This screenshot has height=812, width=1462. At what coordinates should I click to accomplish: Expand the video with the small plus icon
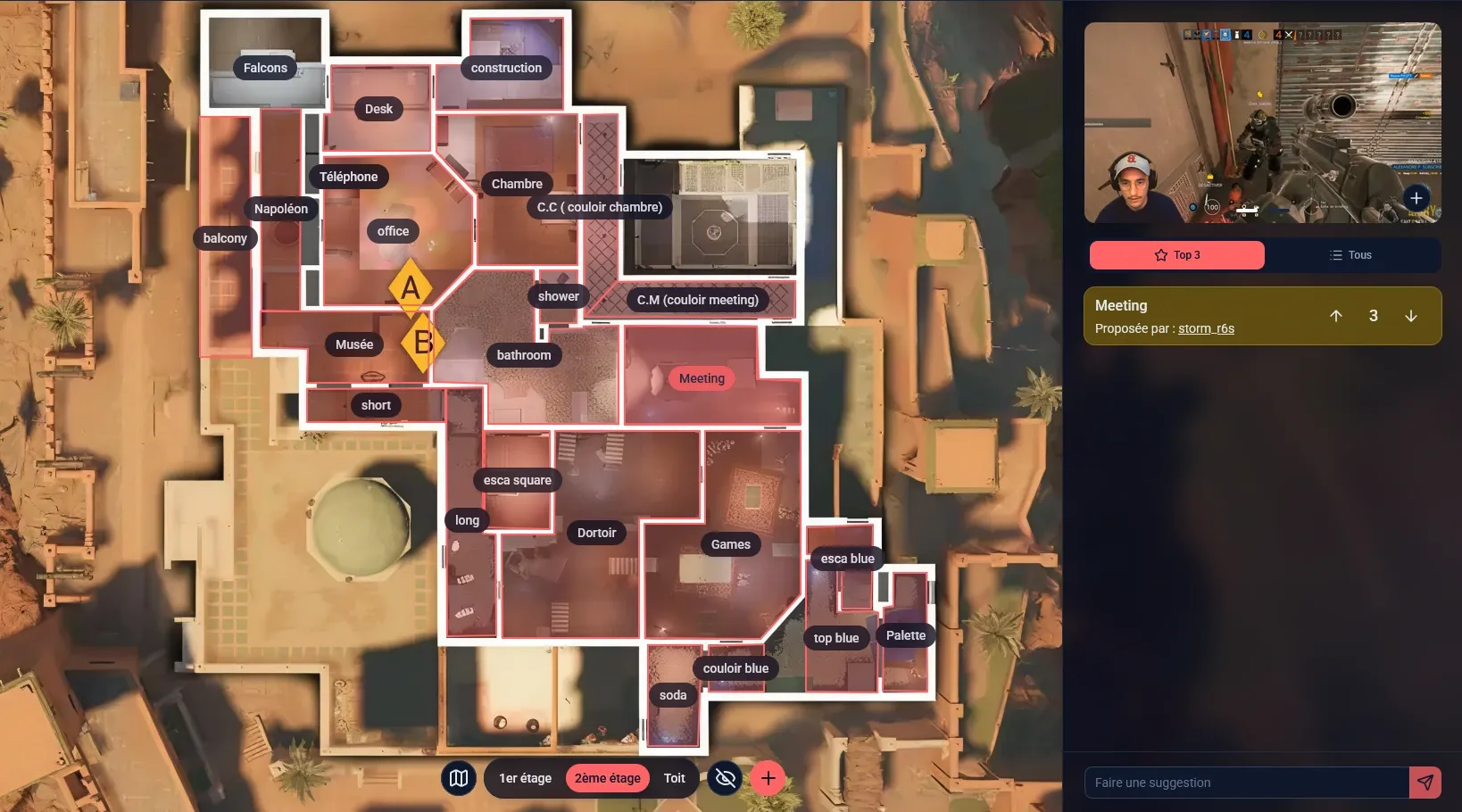(x=1416, y=198)
